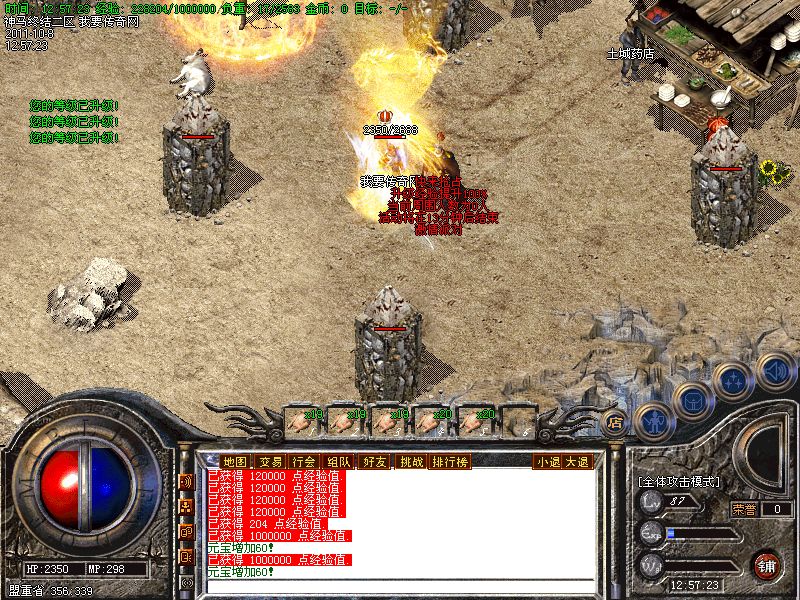Click 大退 to exit the game
800x600 pixels.
[577, 462]
